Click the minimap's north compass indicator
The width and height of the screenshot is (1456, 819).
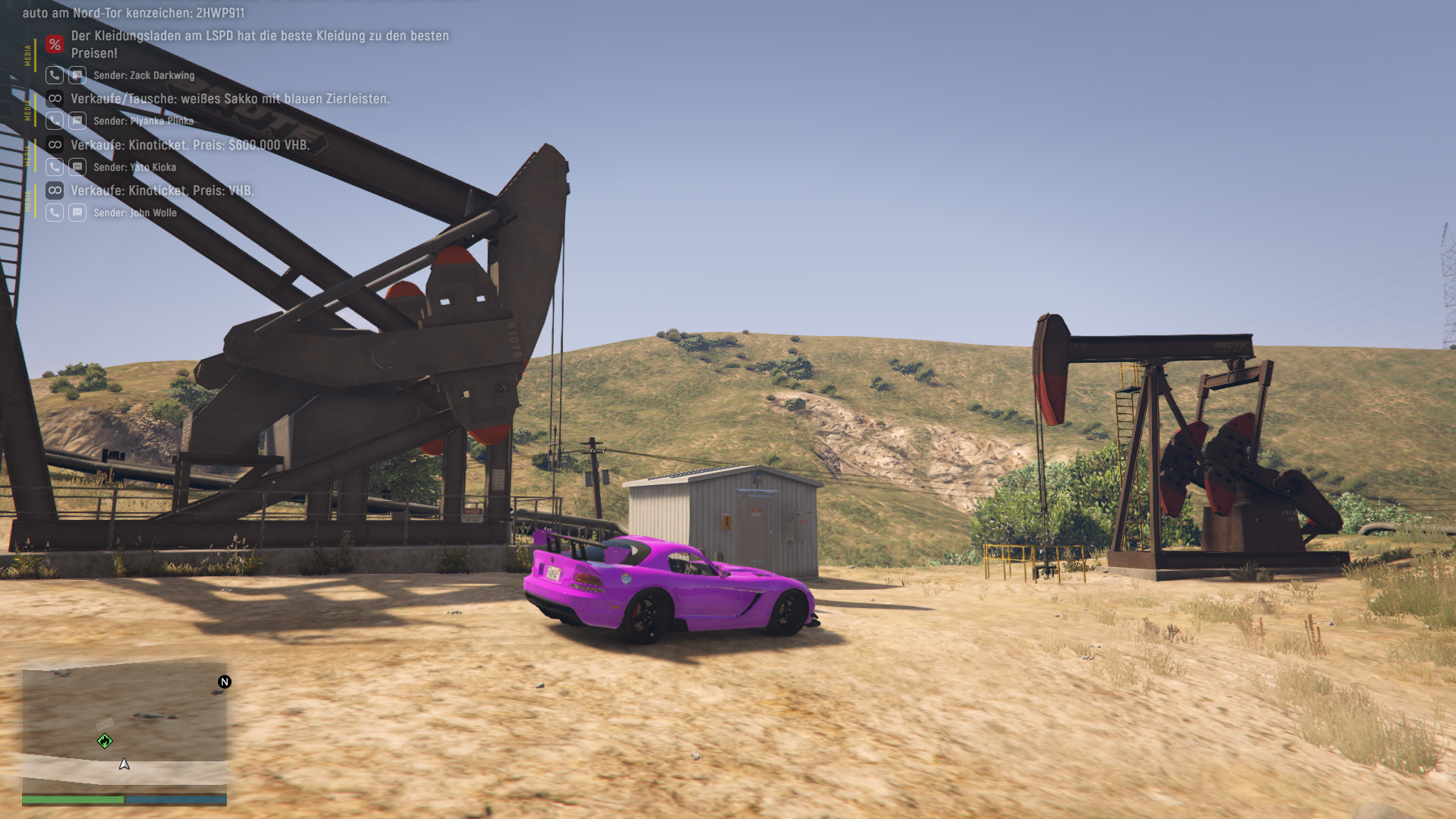tap(225, 682)
